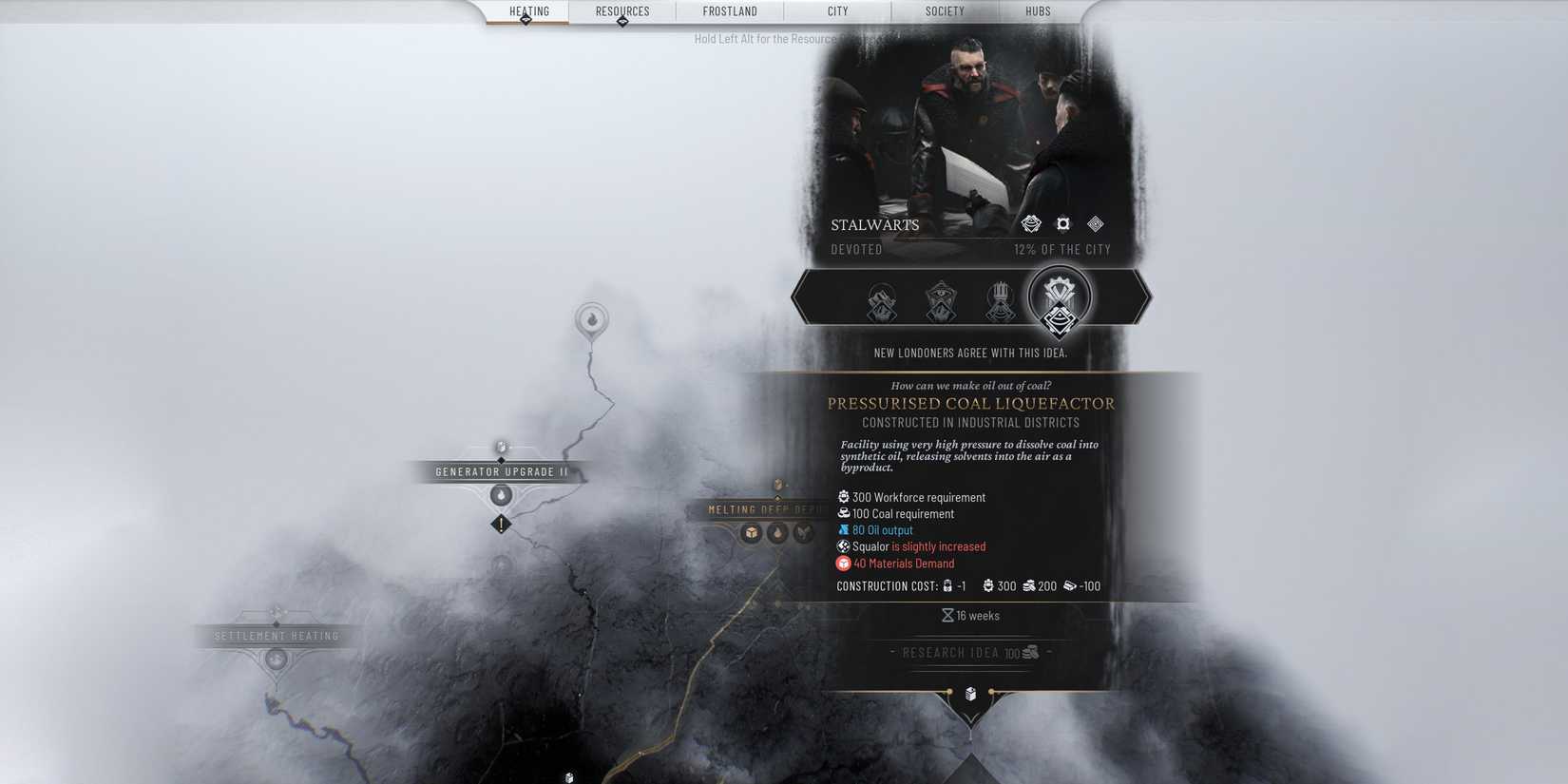Click the Coal requirement icon
The height and width of the screenshot is (784, 1568).
(843, 513)
